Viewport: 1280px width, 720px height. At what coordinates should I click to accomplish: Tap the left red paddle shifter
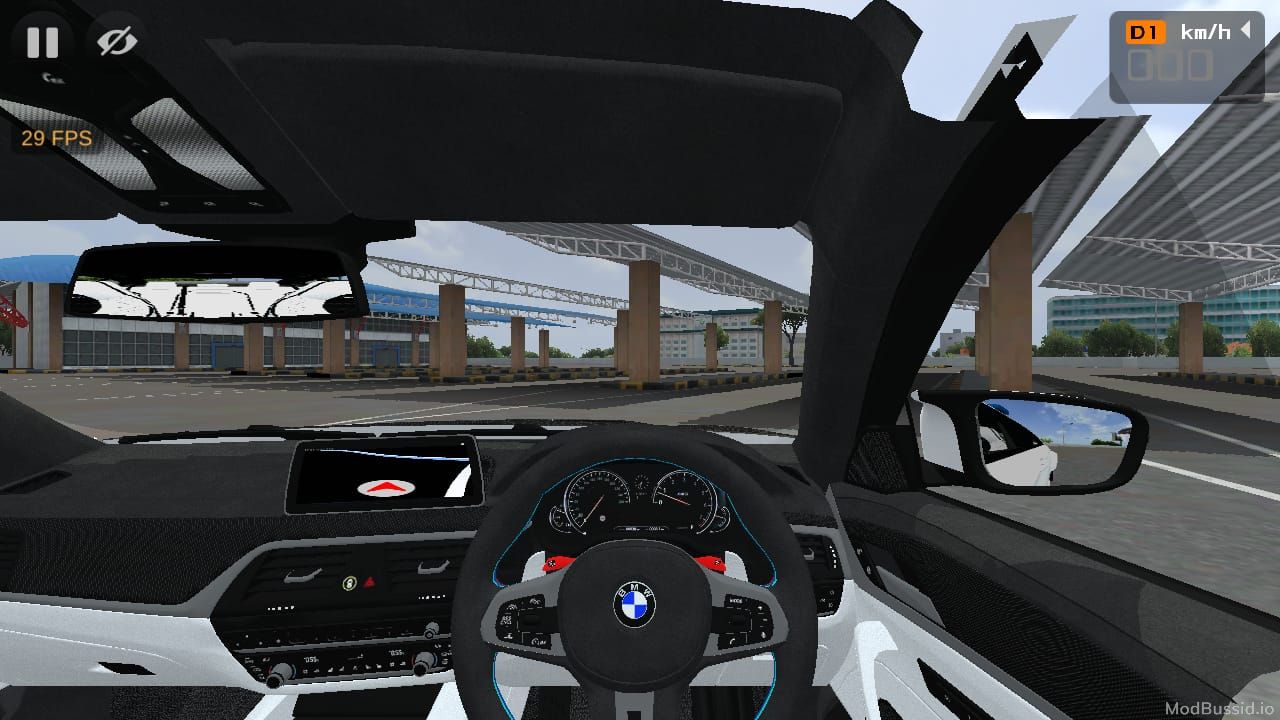(x=555, y=564)
